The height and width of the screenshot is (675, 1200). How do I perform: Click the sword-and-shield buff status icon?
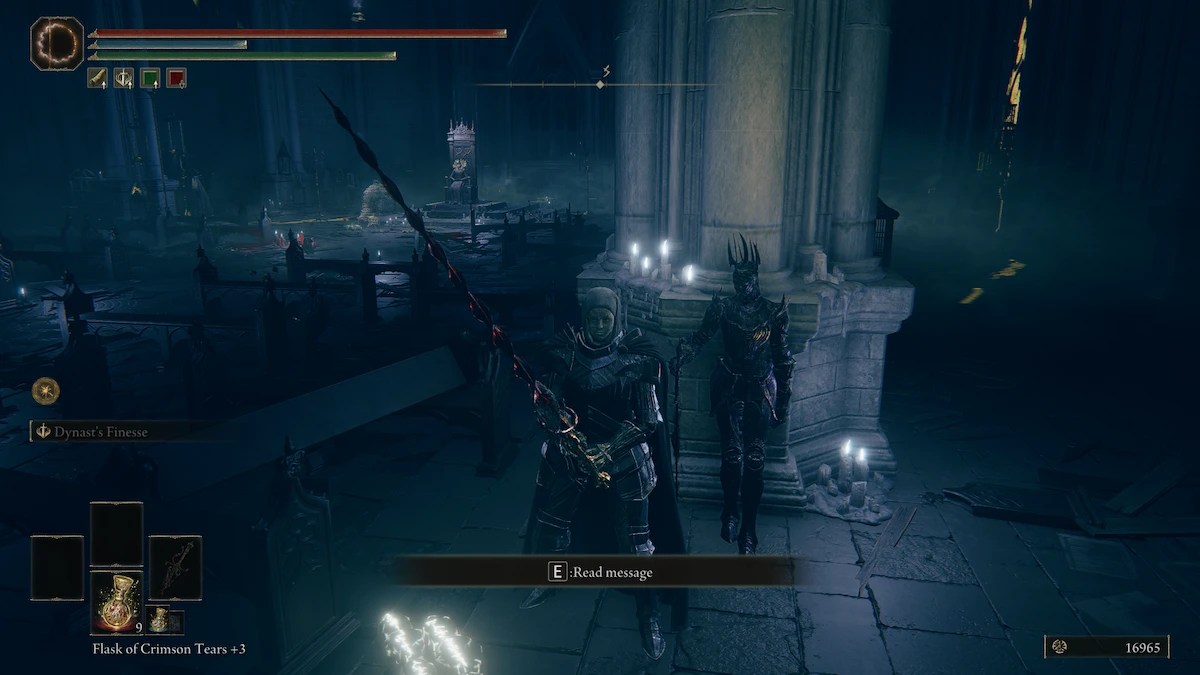123,78
